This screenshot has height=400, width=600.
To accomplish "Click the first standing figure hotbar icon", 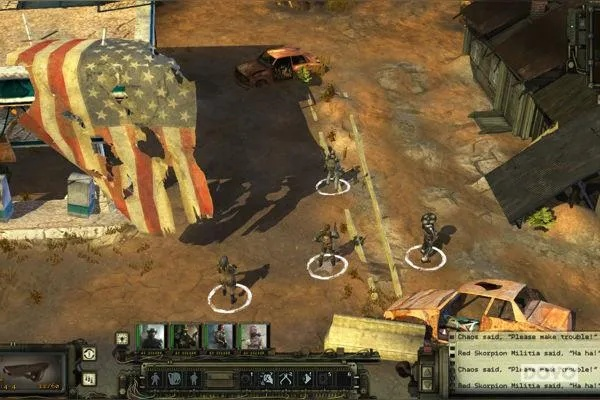I will coord(155,379).
